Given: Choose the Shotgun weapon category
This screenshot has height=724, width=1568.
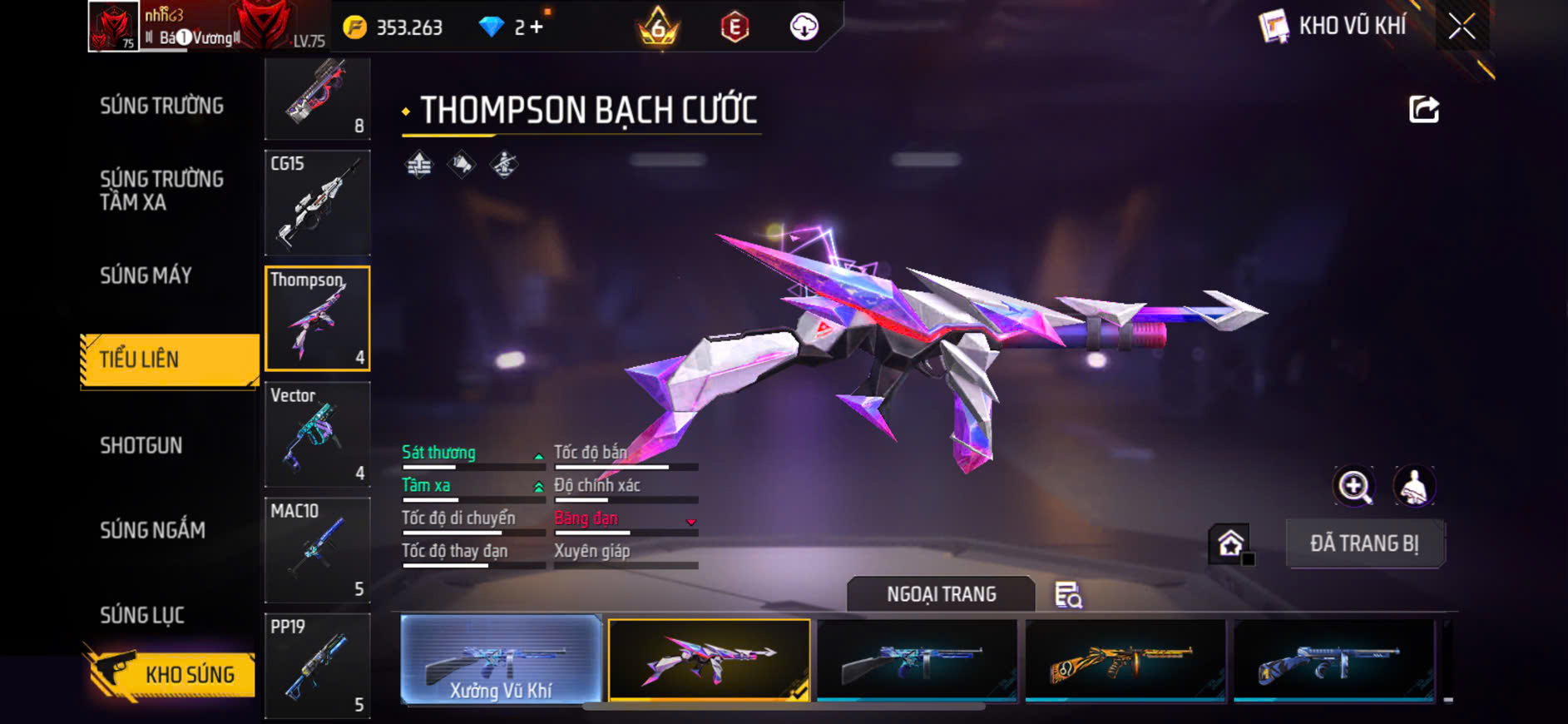Looking at the screenshot, I should tap(141, 445).
